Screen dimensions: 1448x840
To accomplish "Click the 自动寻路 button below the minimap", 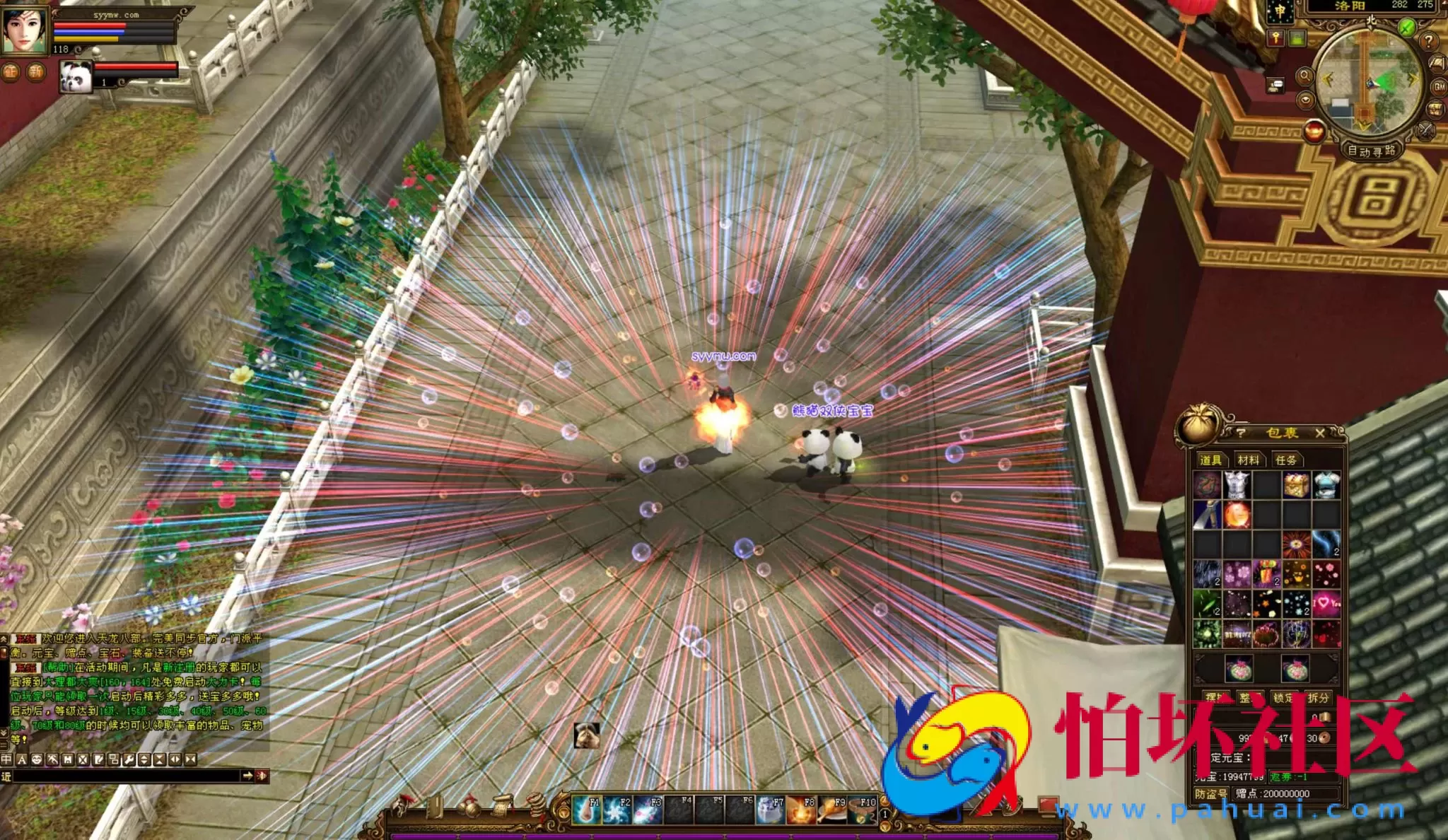I will coord(1372,151).
